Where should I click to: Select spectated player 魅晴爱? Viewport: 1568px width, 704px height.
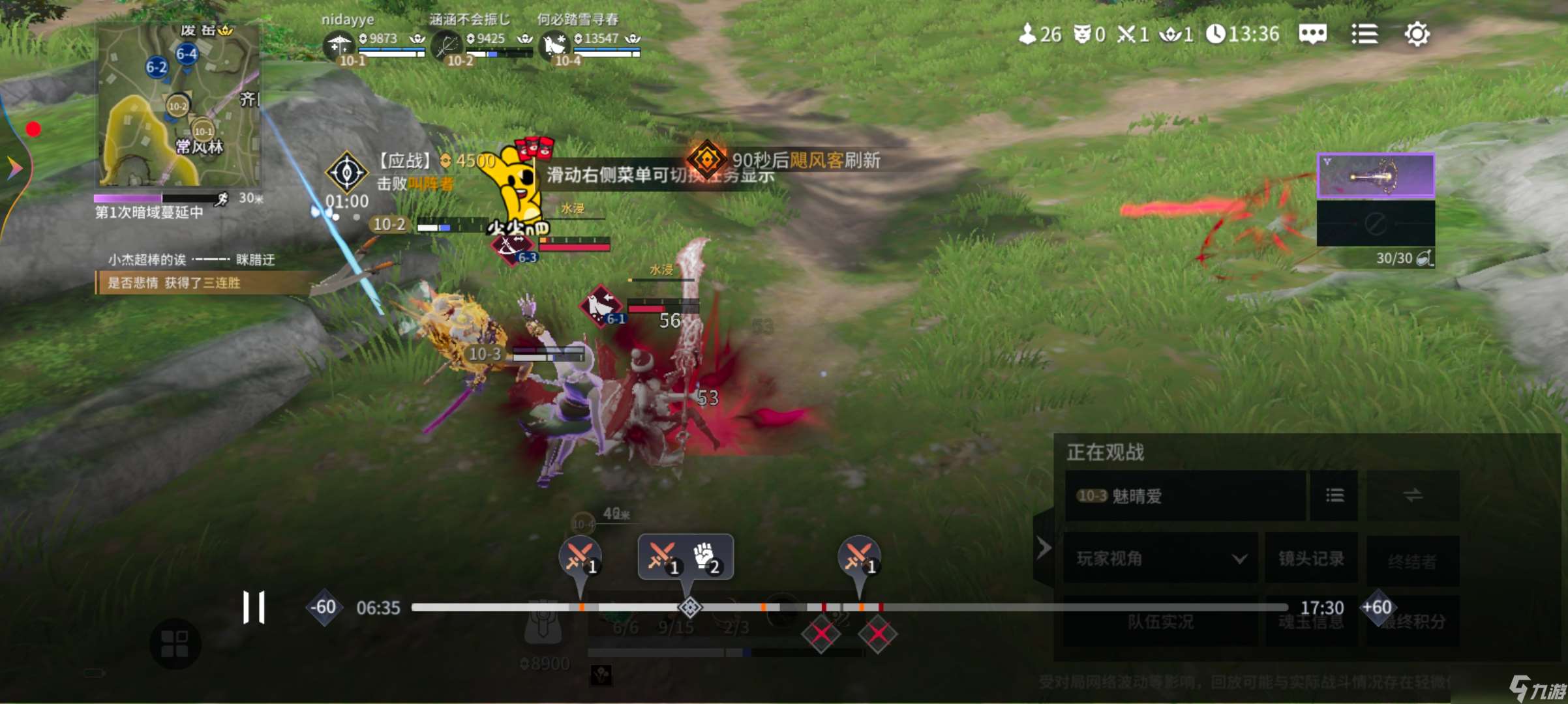click(1184, 496)
